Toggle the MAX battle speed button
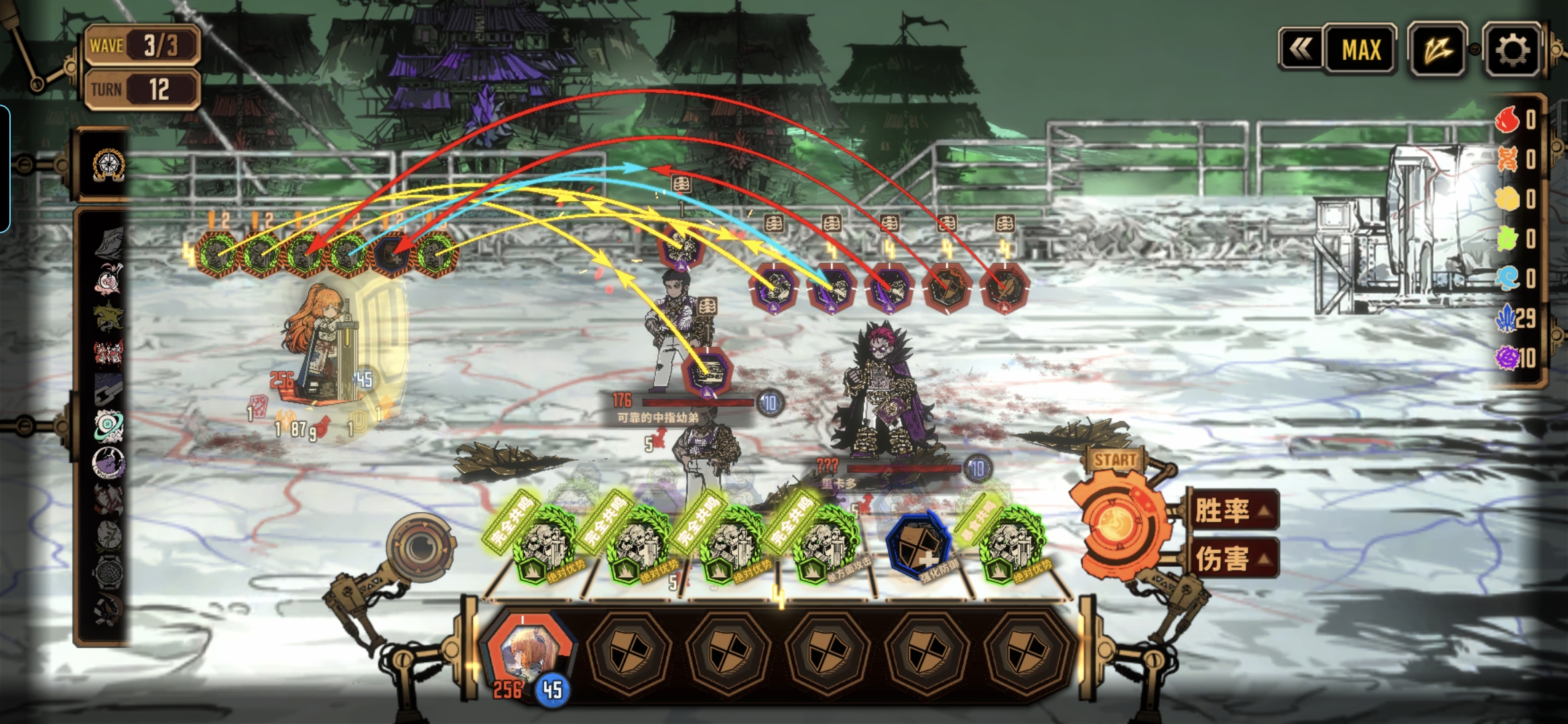The image size is (1568, 724). coord(1361,50)
